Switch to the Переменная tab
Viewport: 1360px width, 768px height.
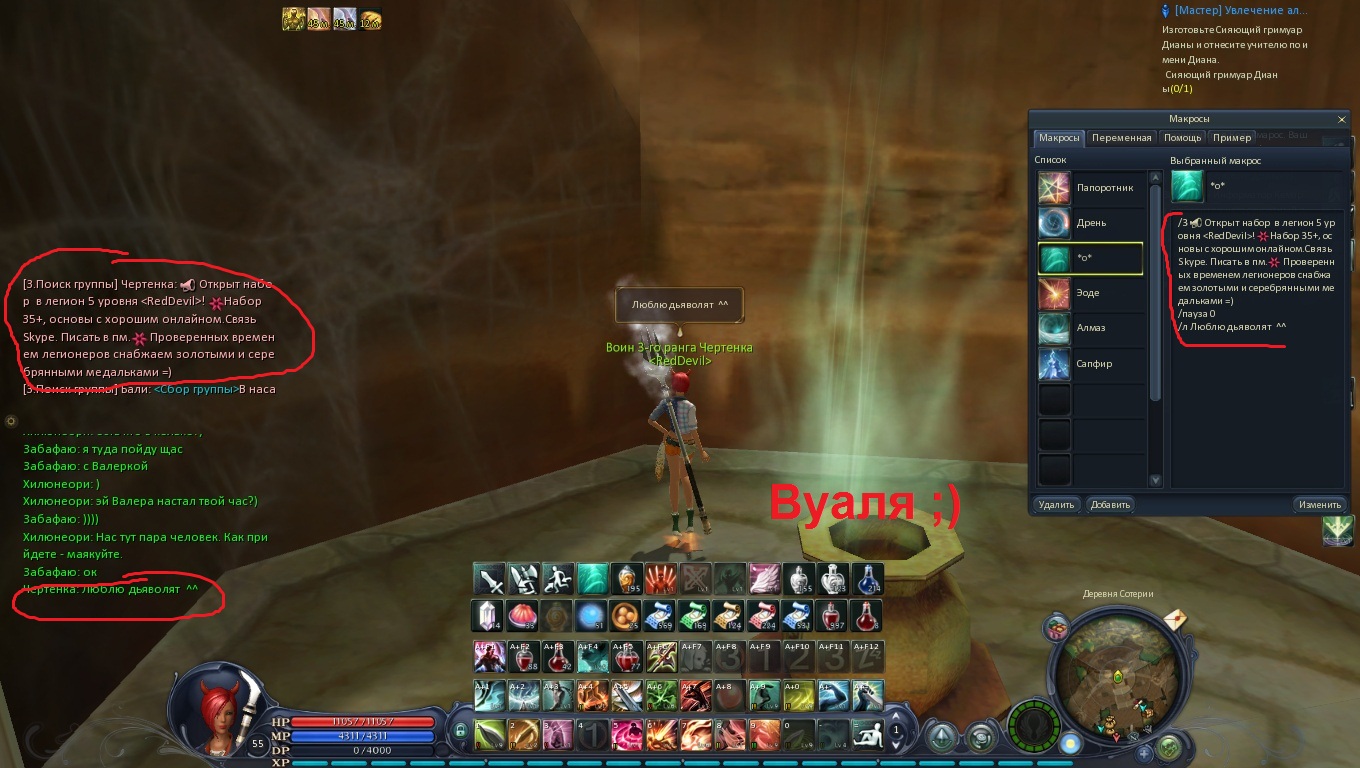[1121, 138]
